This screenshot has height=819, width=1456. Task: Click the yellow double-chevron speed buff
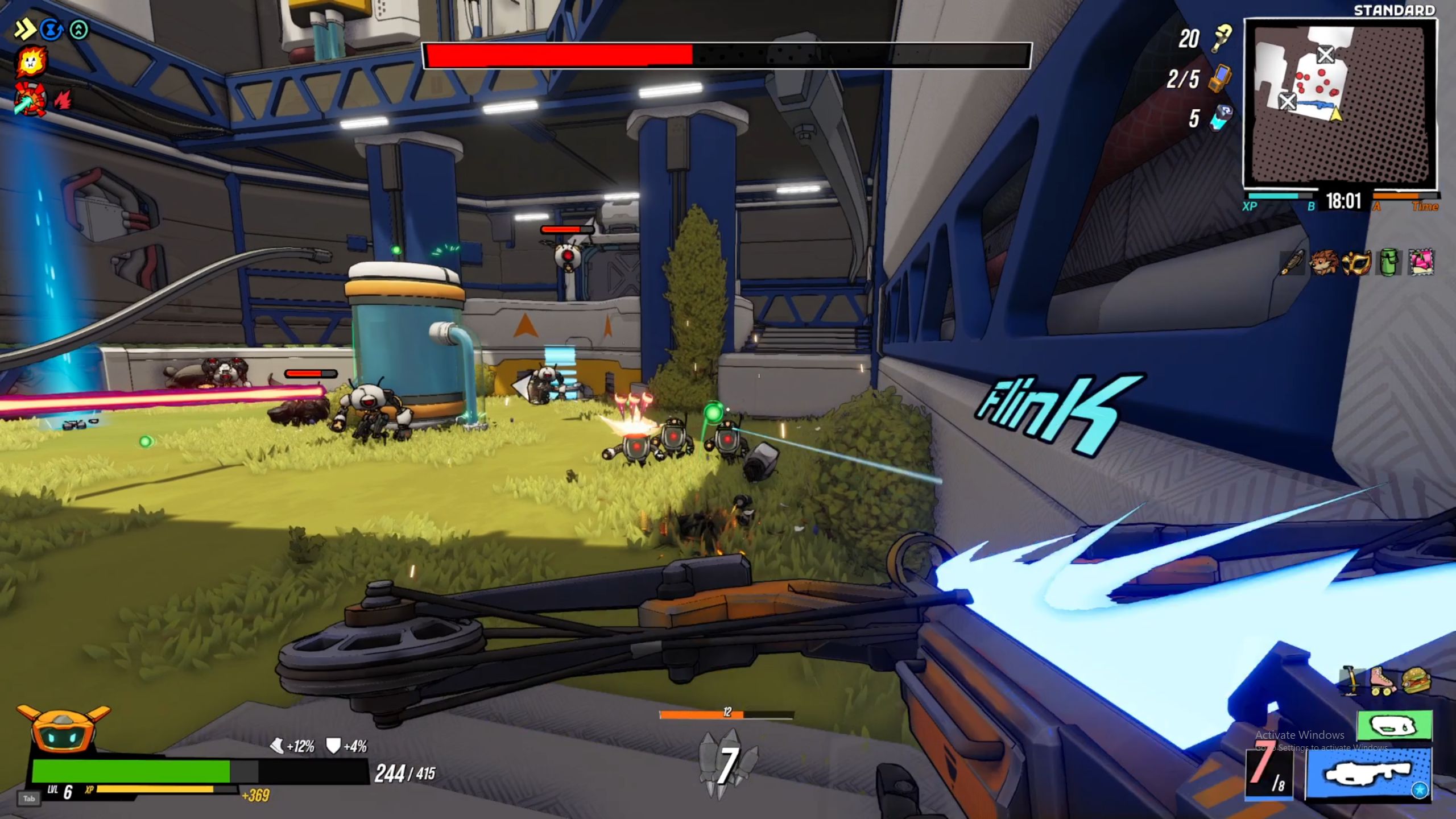coord(24,30)
